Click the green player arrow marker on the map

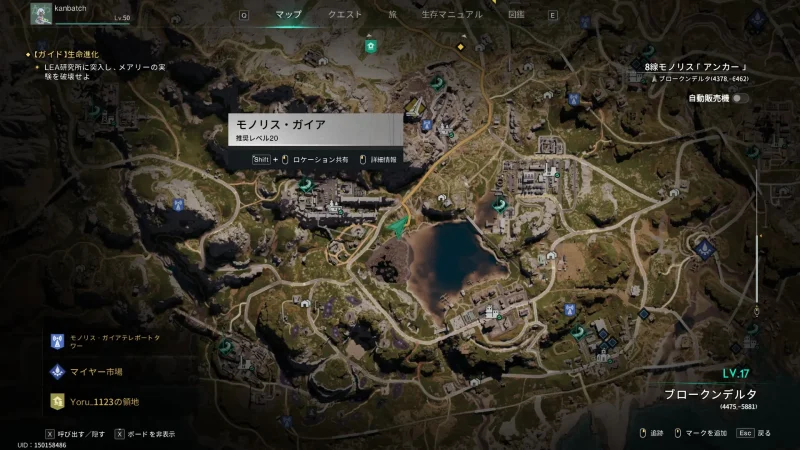coord(398,229)
